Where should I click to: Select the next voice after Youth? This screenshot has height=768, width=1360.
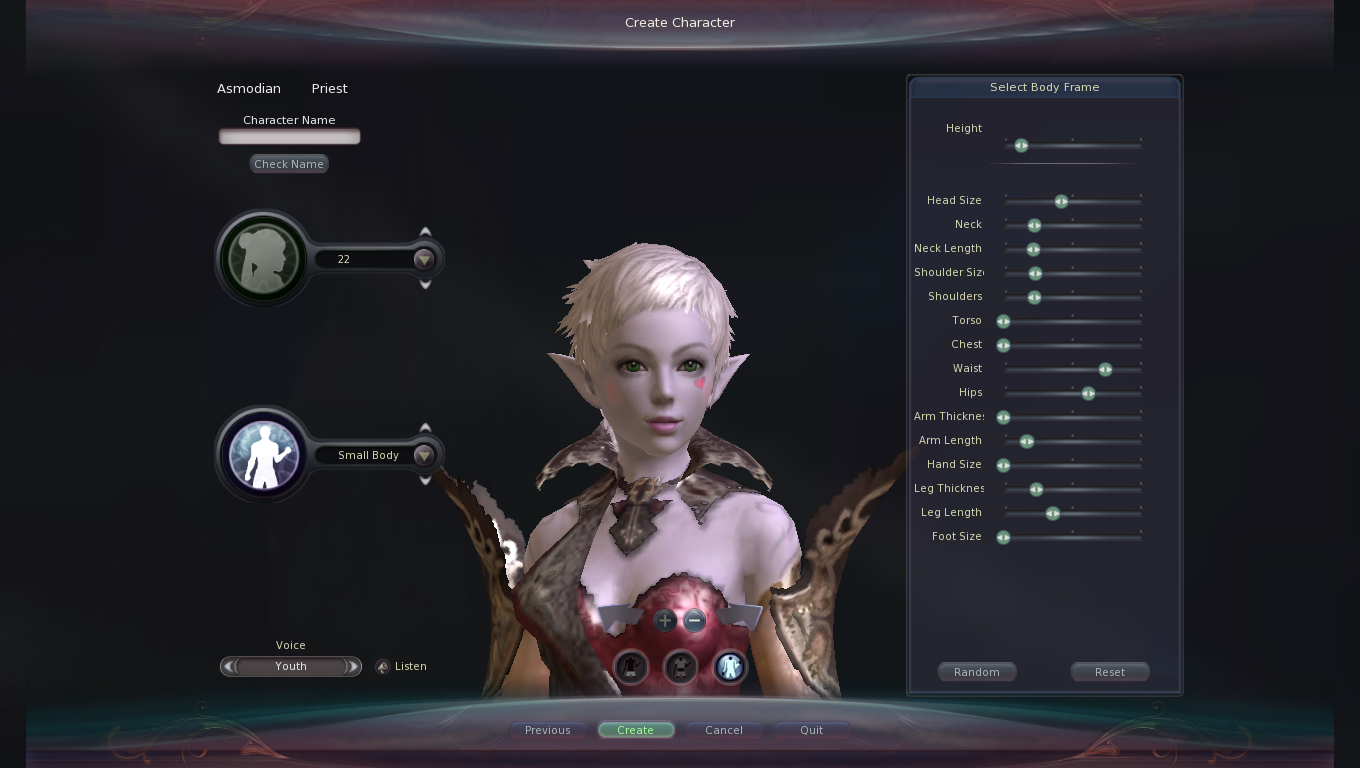click(x=352, y=667)
